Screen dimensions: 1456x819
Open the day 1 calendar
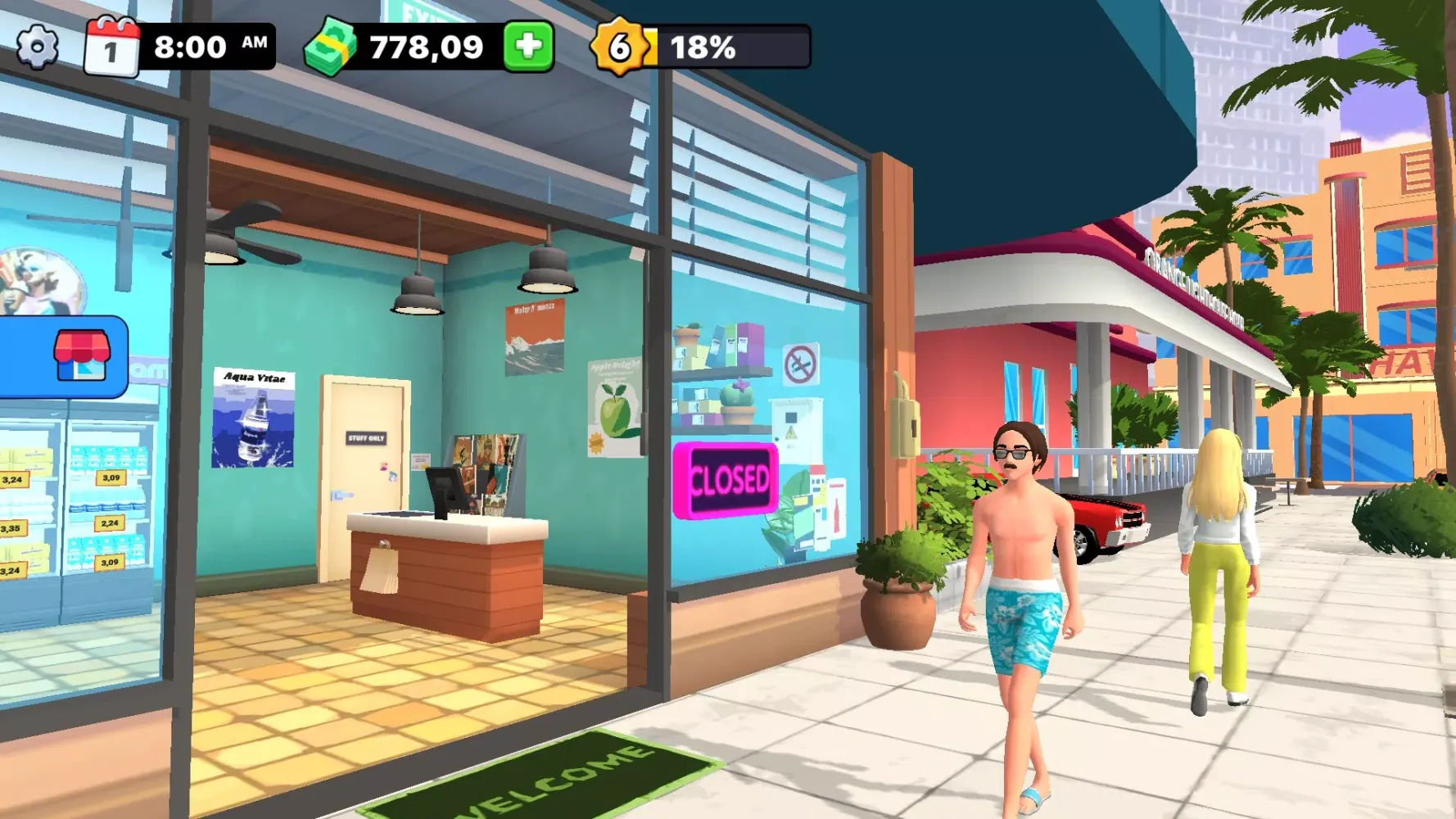coord(111,48)
